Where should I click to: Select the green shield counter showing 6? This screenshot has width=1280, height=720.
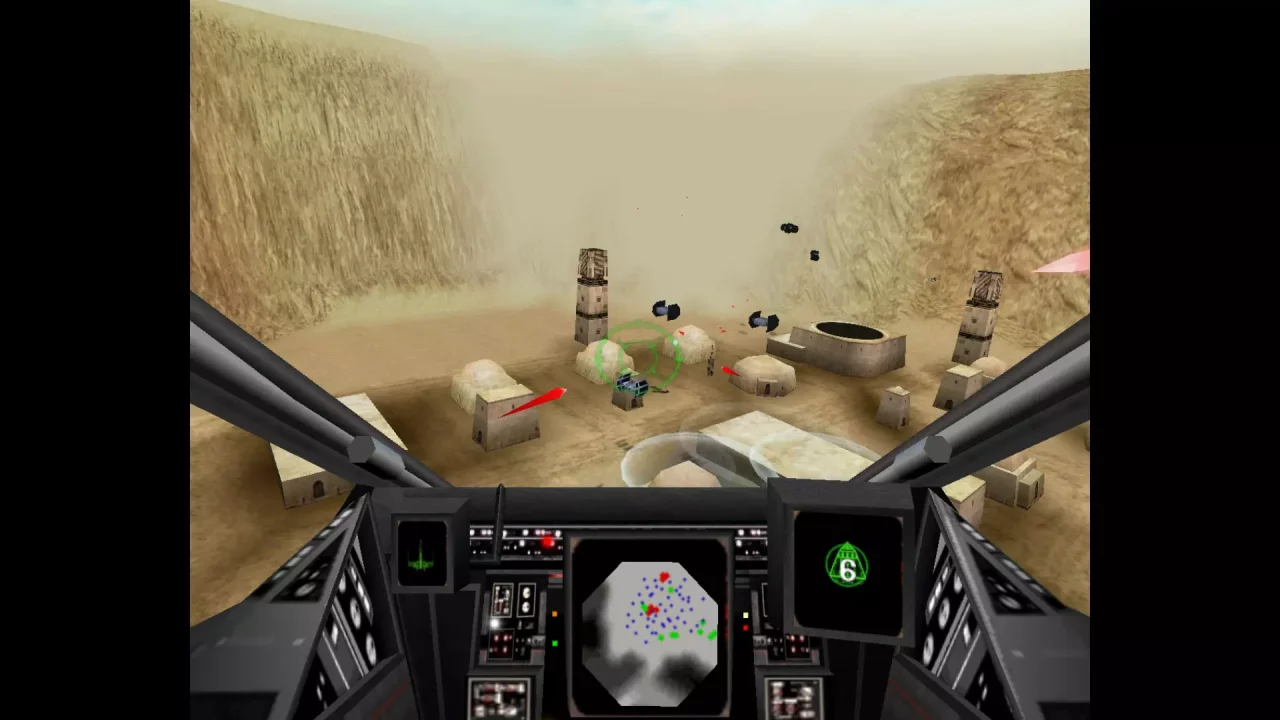point(846,570)
